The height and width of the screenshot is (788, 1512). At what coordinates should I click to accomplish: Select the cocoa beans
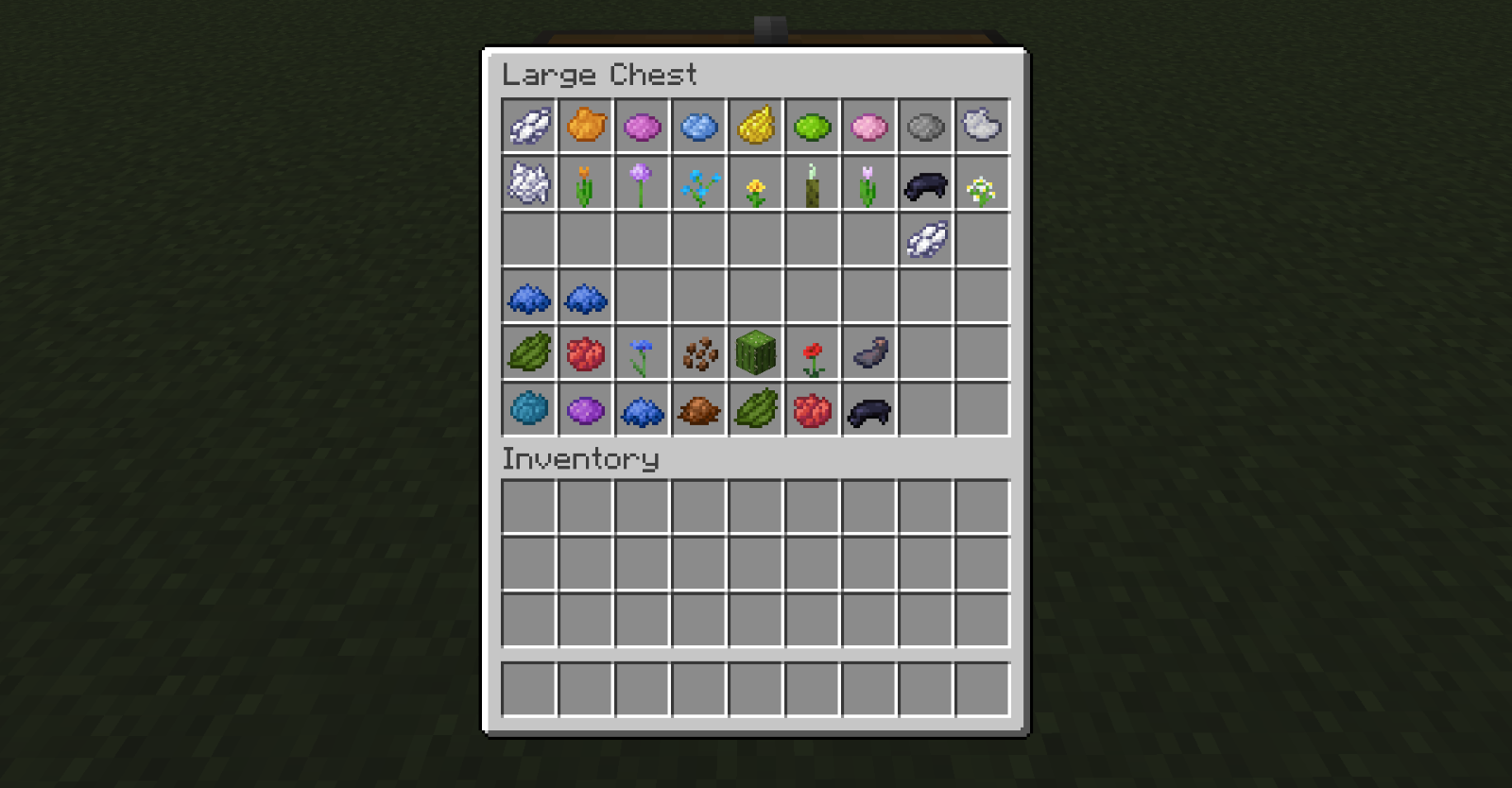pos(699,352)
